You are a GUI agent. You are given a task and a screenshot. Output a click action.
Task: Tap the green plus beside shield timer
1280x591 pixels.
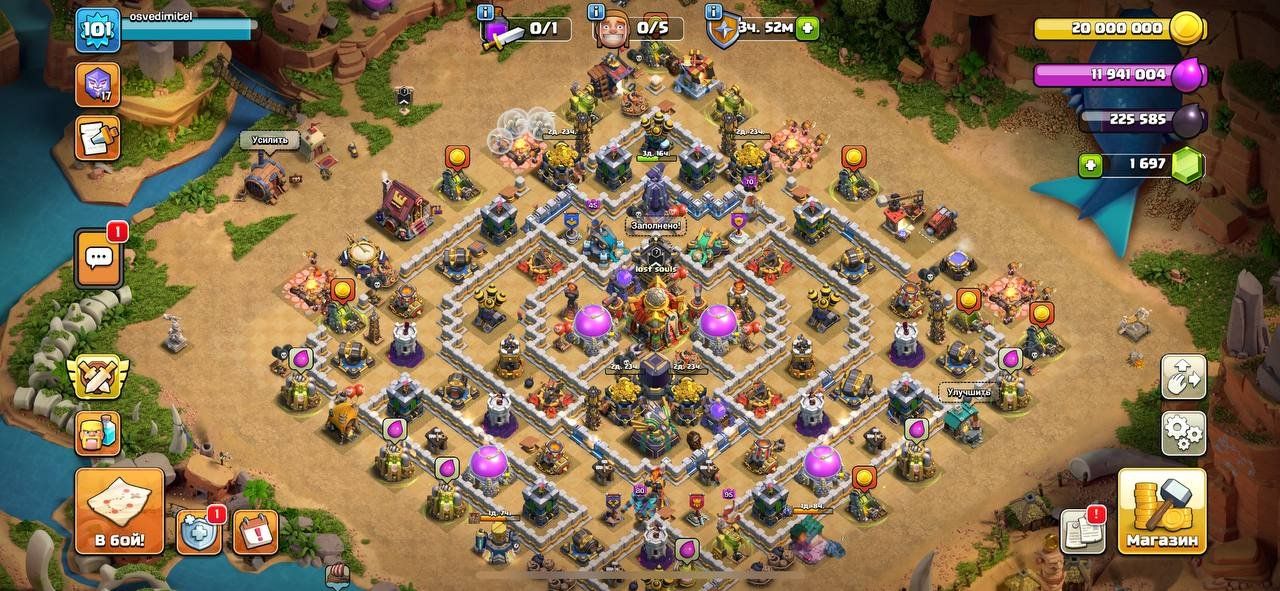tap(807, 28)
